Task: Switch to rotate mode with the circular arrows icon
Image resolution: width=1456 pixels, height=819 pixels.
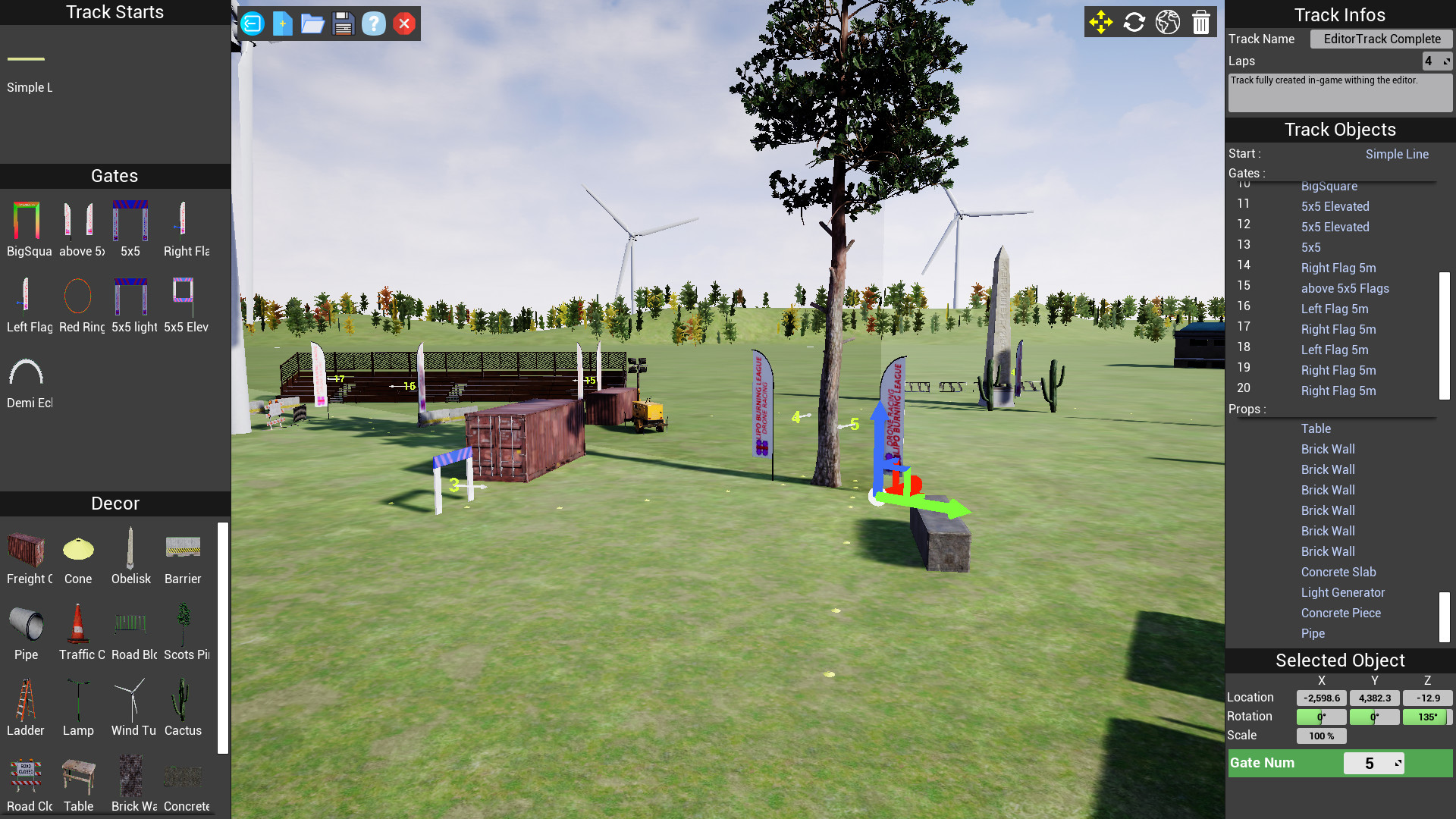Action: pyautogui.click(x=1134, y=22)
